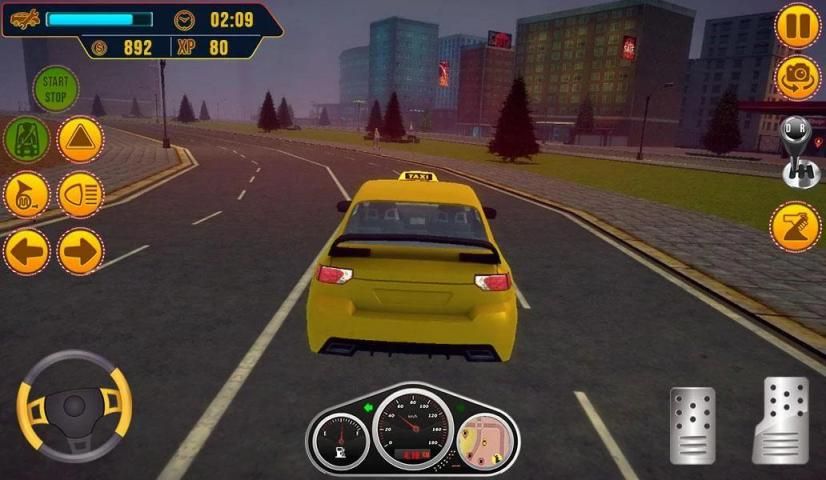Activate the right turn signal arrow
Screen dimensions: 826x480
pos(81,251)
